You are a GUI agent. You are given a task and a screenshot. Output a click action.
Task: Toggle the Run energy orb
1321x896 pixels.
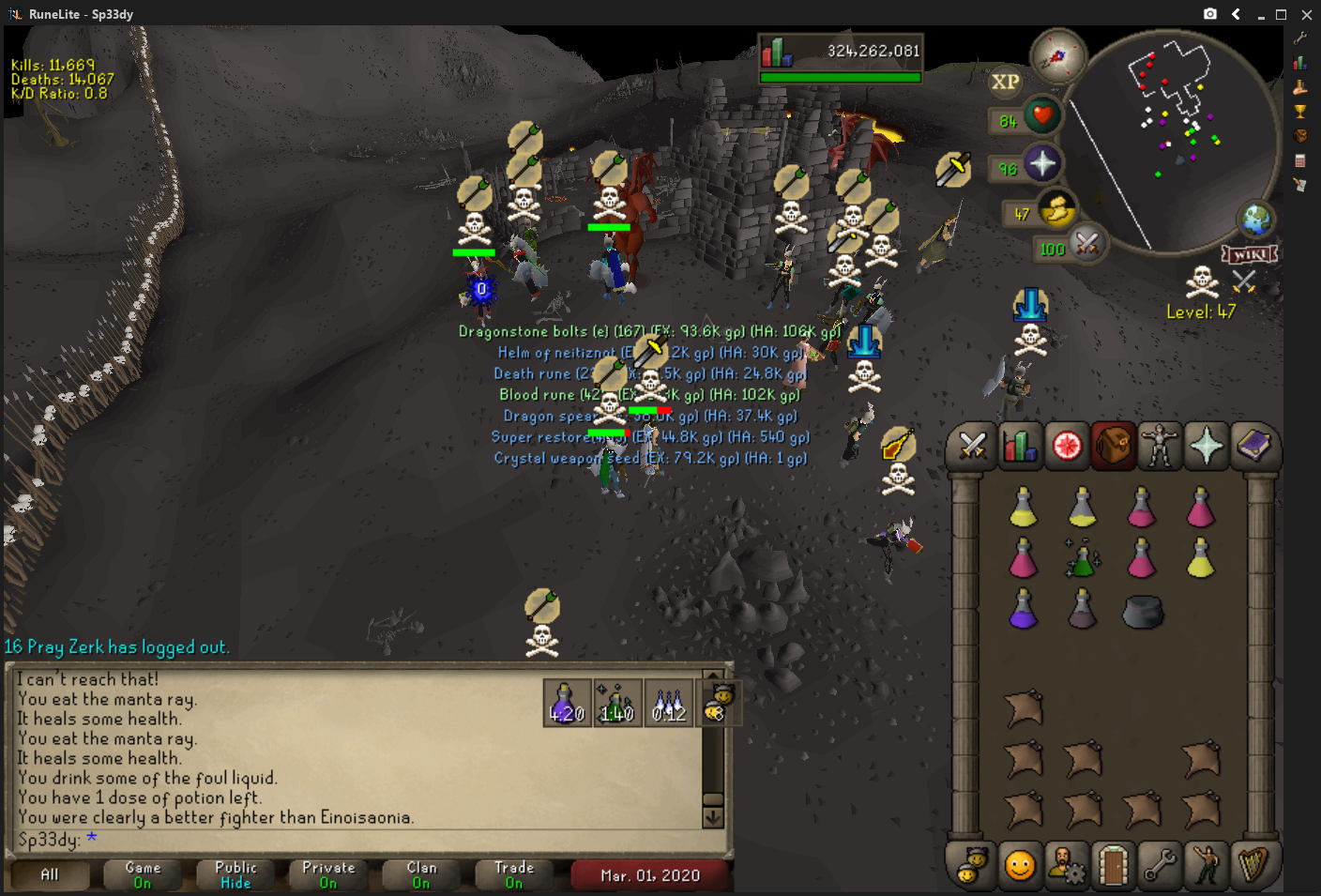[x=1057, y=210]
